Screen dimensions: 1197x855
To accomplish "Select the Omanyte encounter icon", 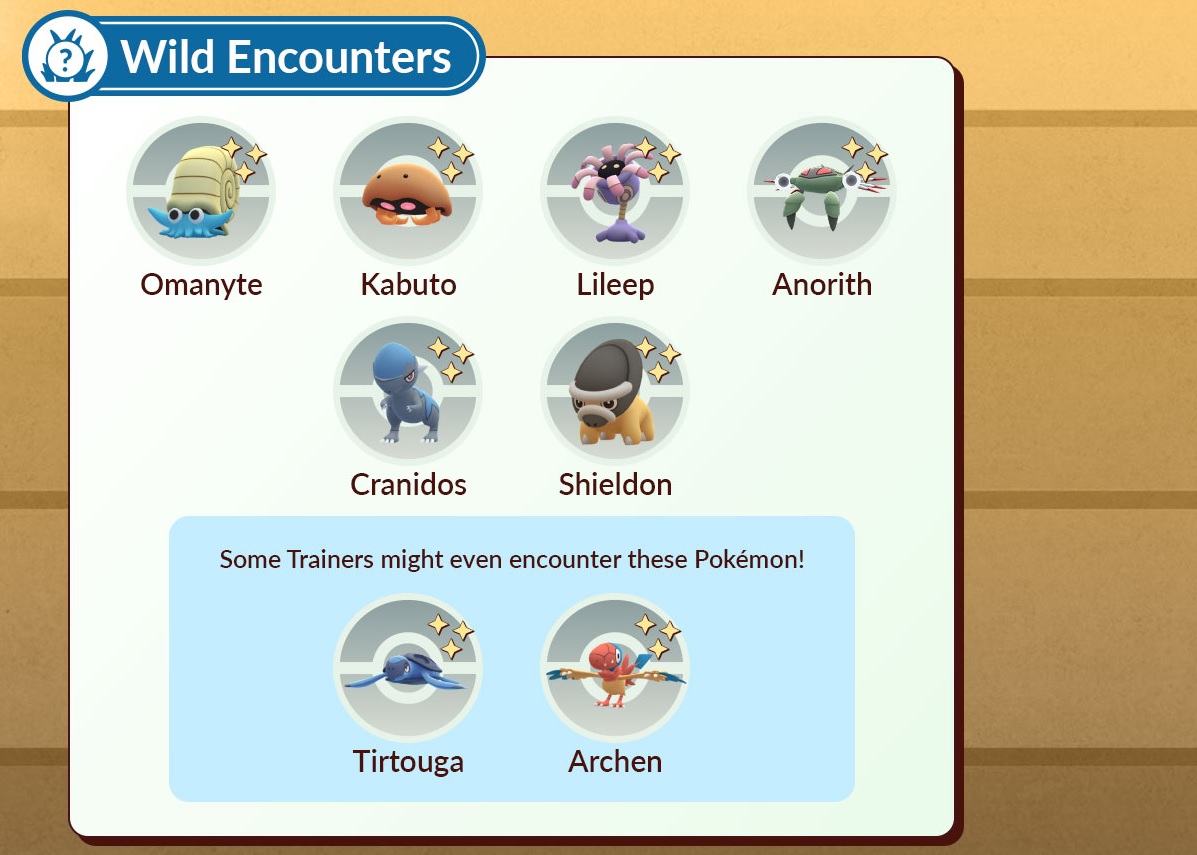I will tap(201, 192).
